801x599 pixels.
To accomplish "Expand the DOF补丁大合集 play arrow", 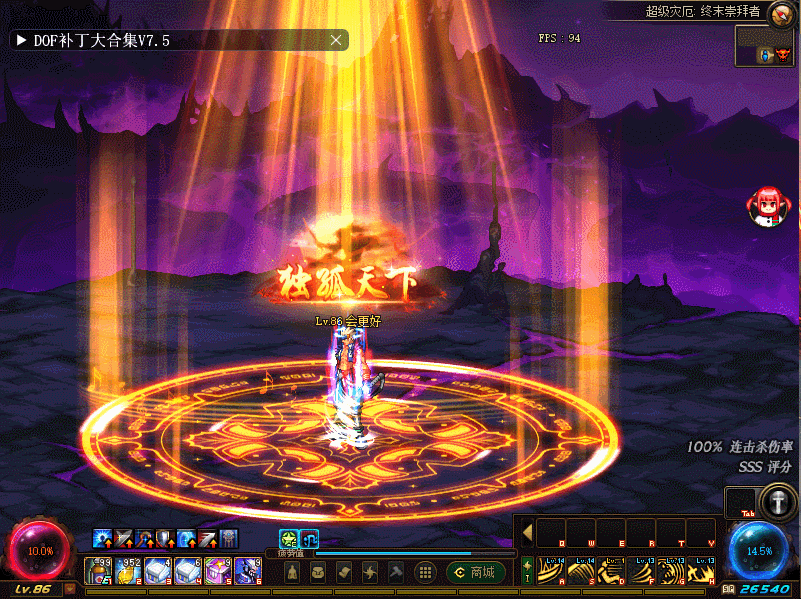I will tap(20, 40).
